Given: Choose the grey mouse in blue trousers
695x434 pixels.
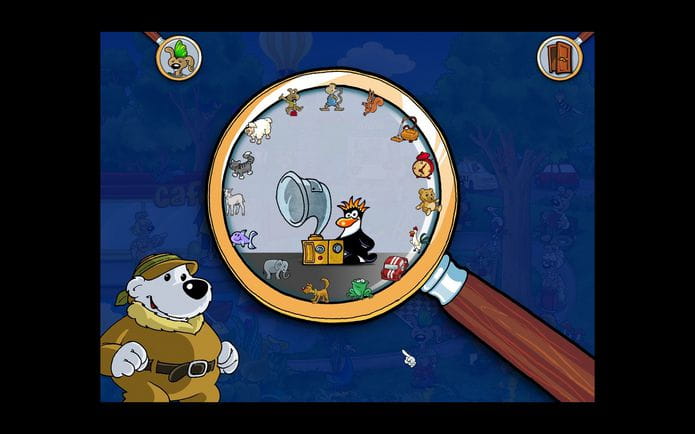Looking at the screenshot, I should tap(330, 97).
